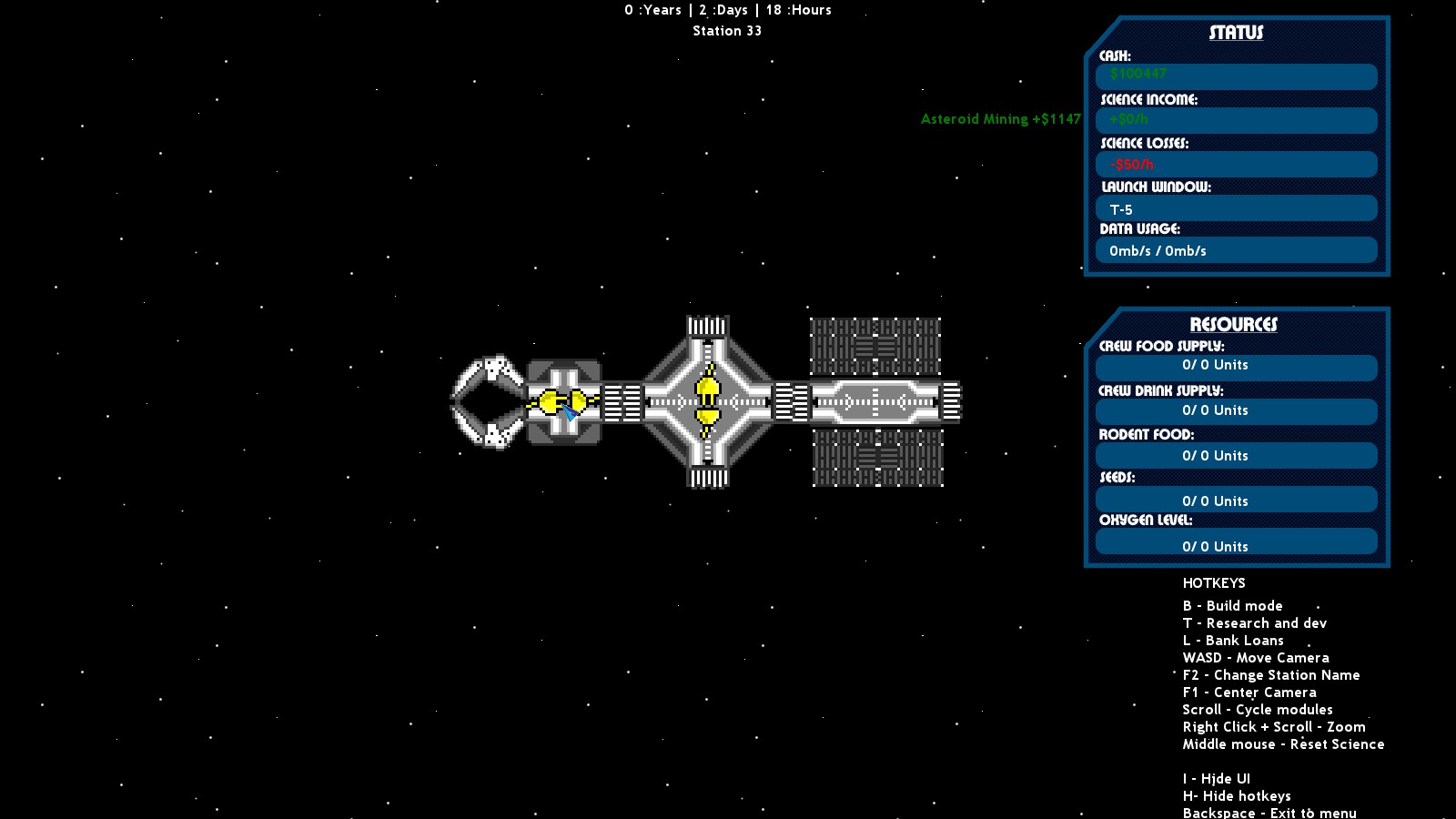This screenshot has height=819, width=1456.
Task: Click the Asteroid Mining +$1147 notification
Action: [x=1001, y=118]
